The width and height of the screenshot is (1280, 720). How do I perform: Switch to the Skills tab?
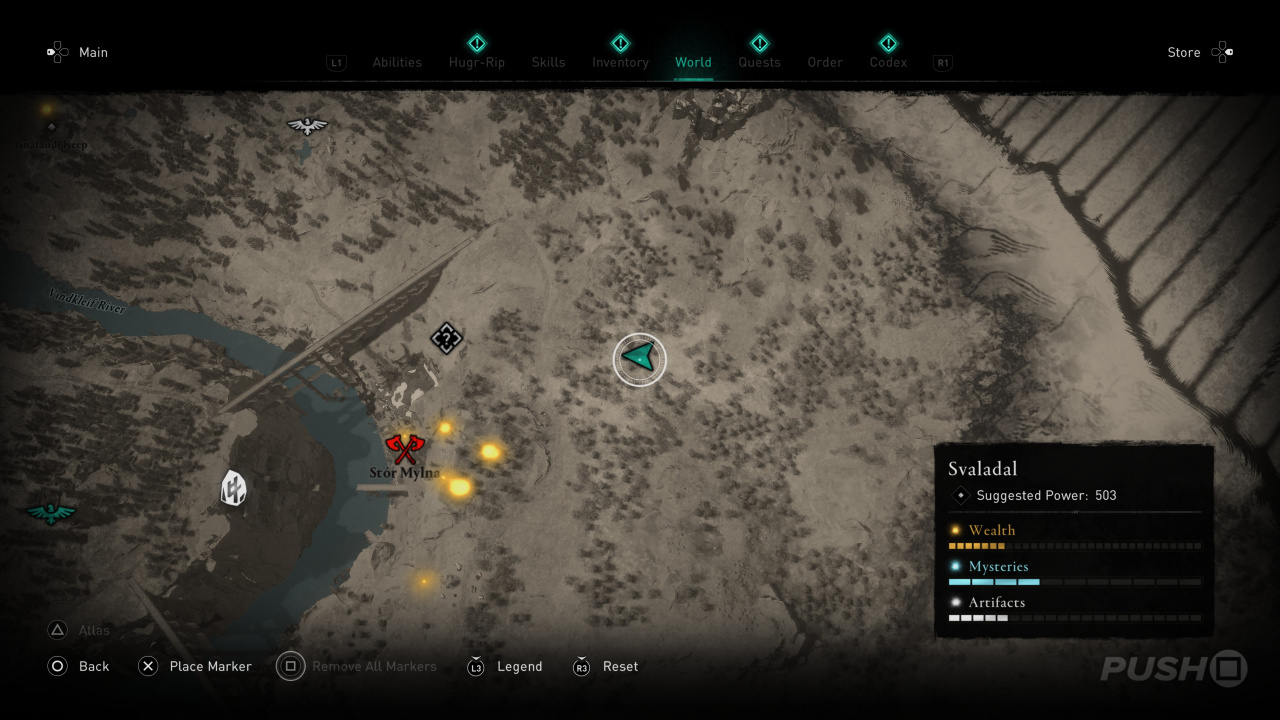(548, 62)
